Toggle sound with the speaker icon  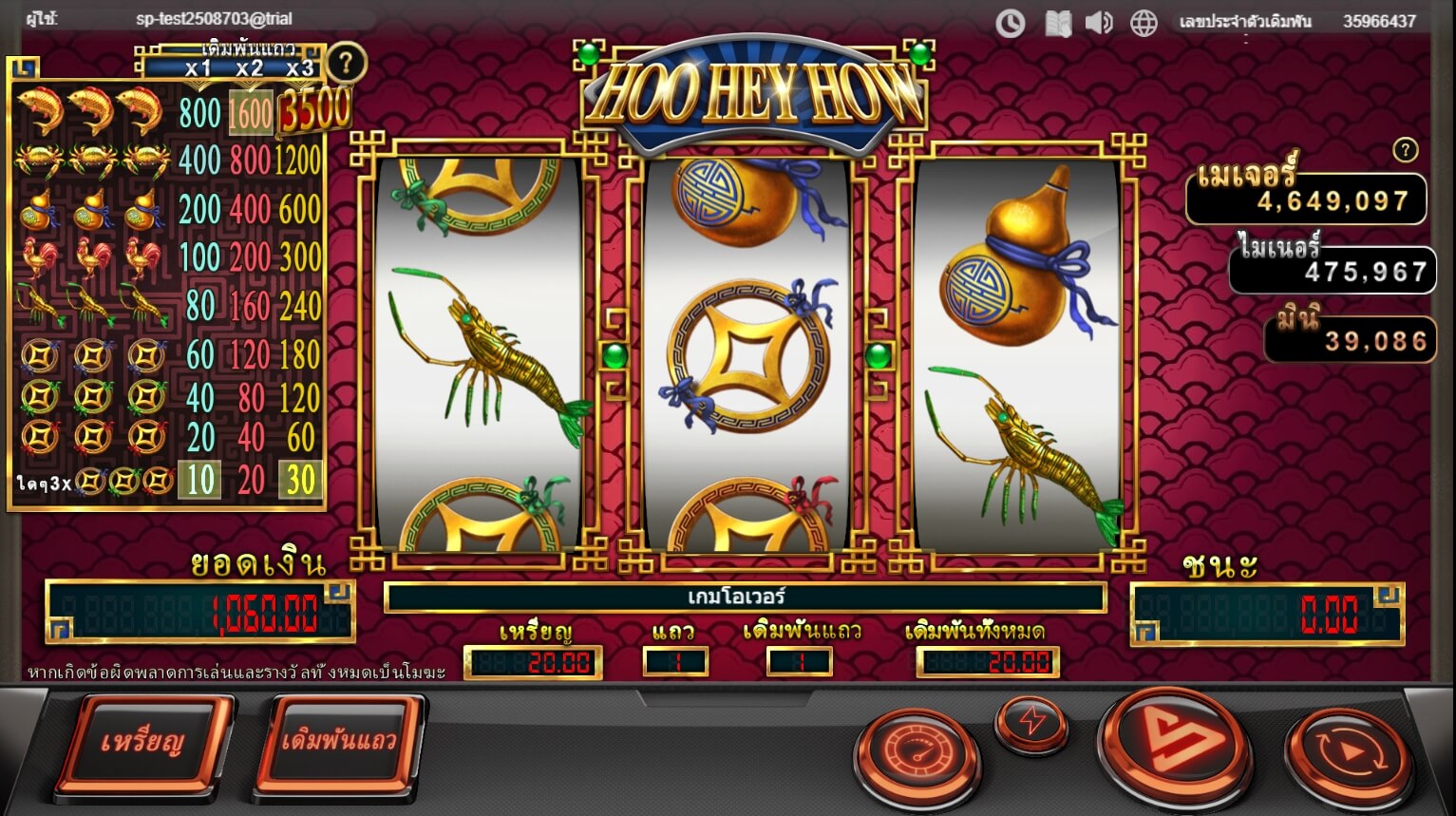pyautogui.click(x=1099, y=23)
